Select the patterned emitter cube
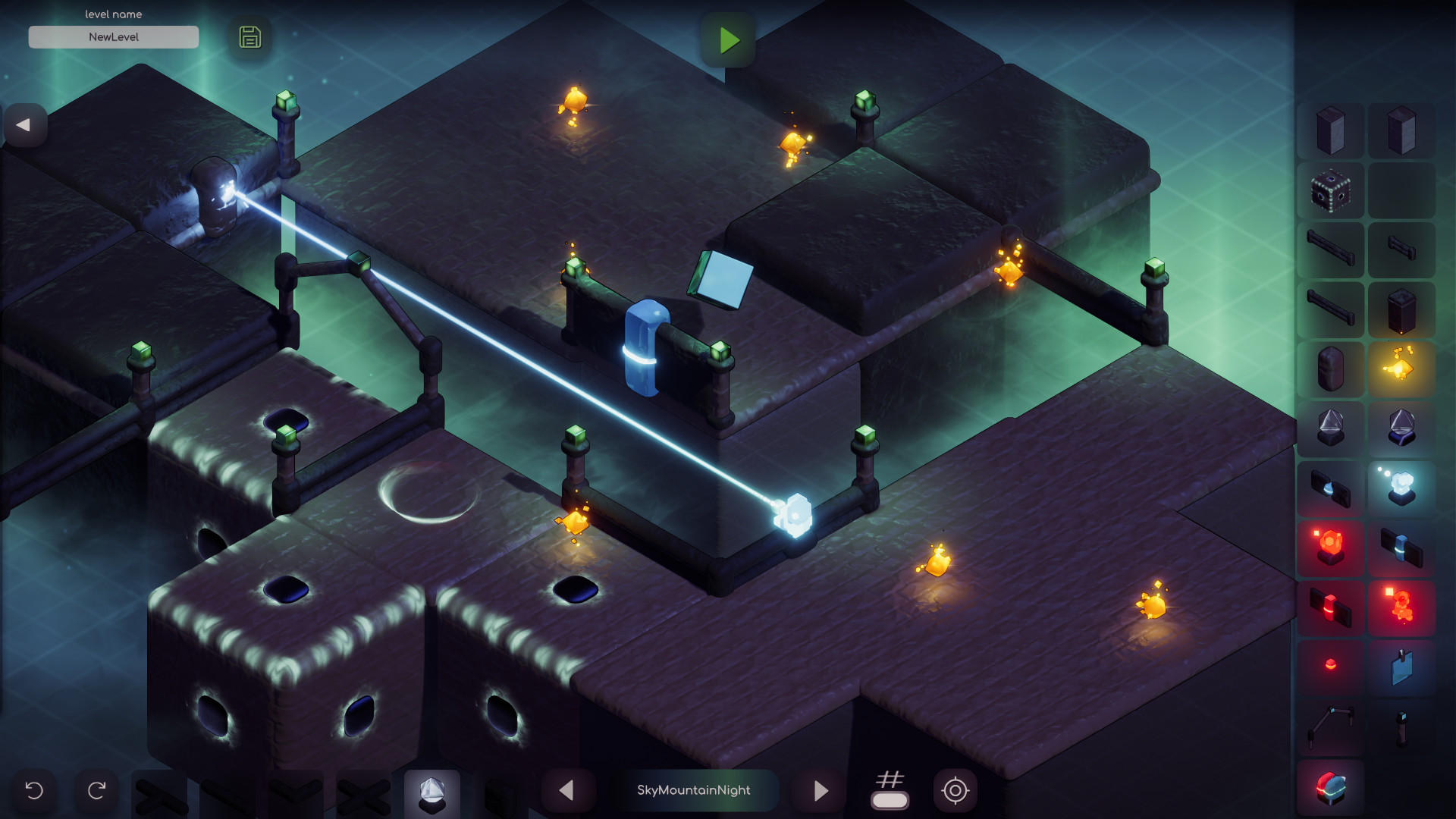The height and width of the screenshot is (819, 1456). coord(1331,191)
